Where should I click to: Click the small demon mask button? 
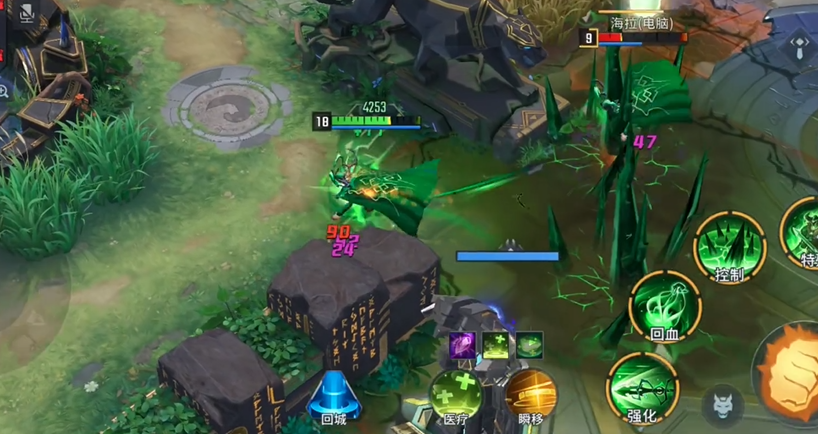pyautogui.click(x=723, y=405)
